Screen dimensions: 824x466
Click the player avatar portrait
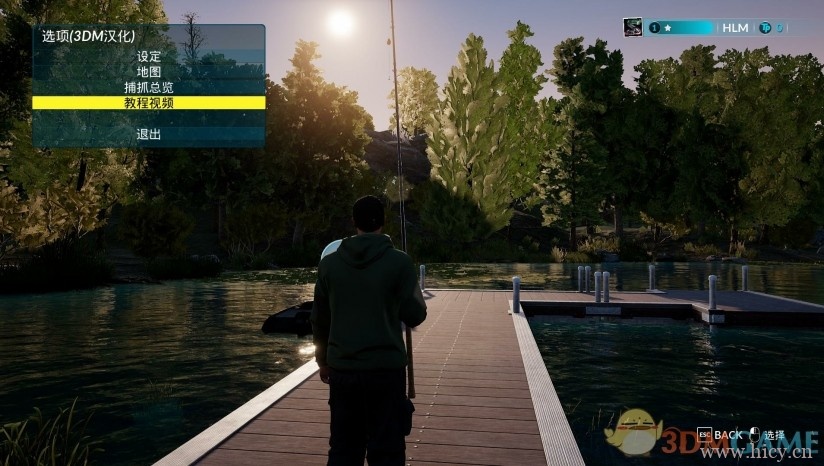(633, 28)
